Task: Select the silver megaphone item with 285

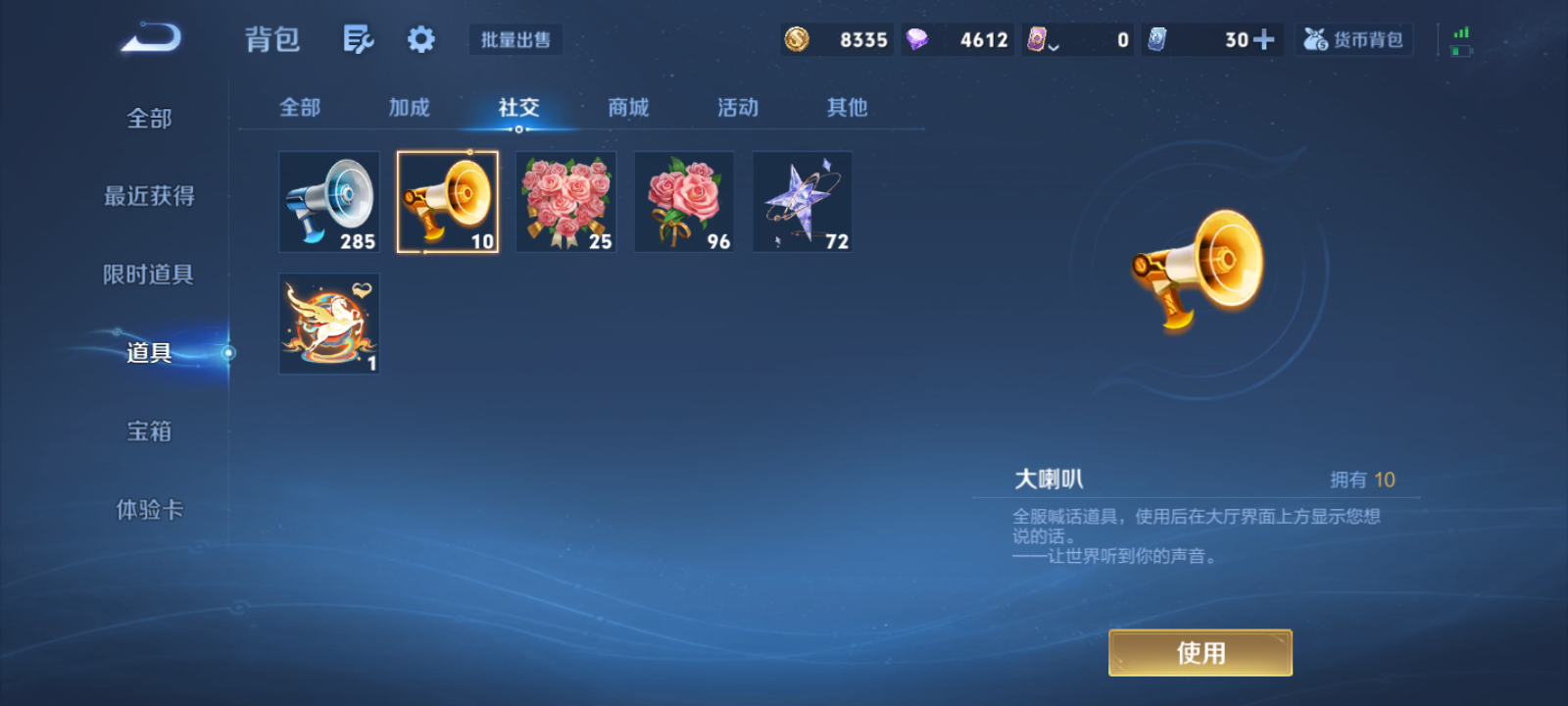Action: (x=328, y=201)
